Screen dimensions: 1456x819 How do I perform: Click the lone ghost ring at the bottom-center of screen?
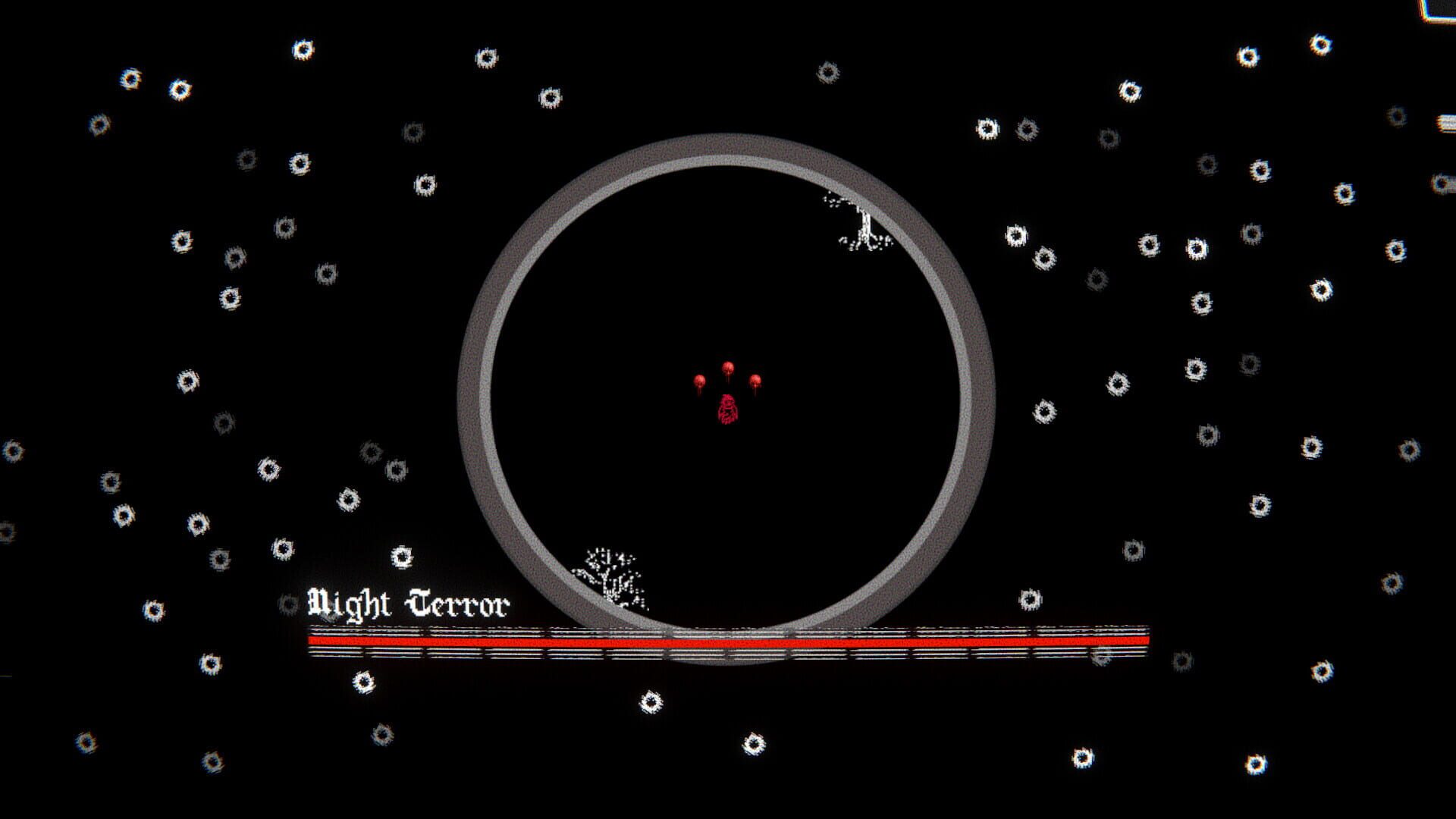point(755,743)
